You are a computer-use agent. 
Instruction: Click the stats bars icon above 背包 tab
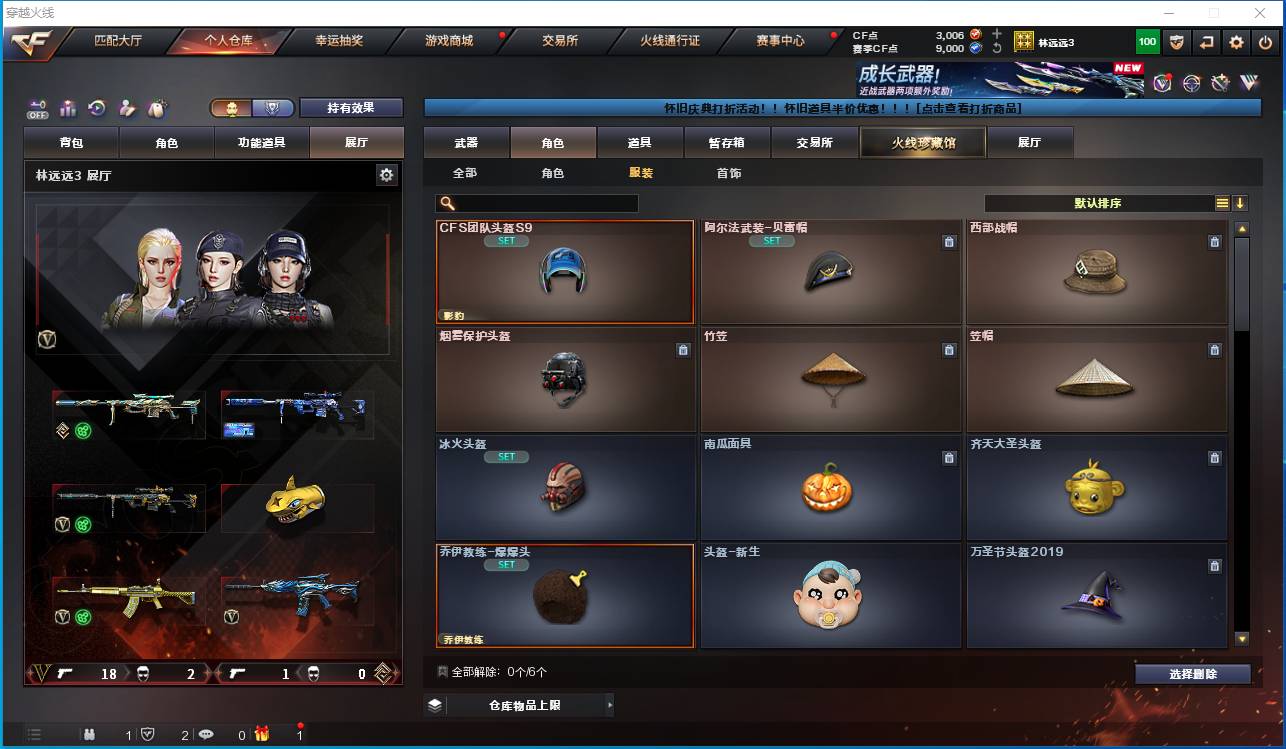(x=66, y=106)
